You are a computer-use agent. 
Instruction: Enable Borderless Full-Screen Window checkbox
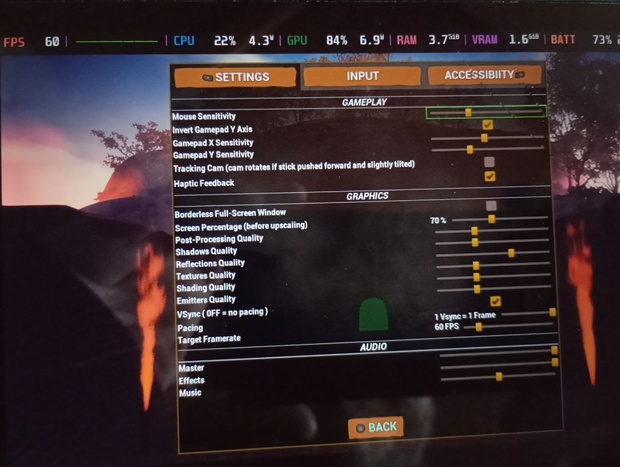tap(491, 205)
